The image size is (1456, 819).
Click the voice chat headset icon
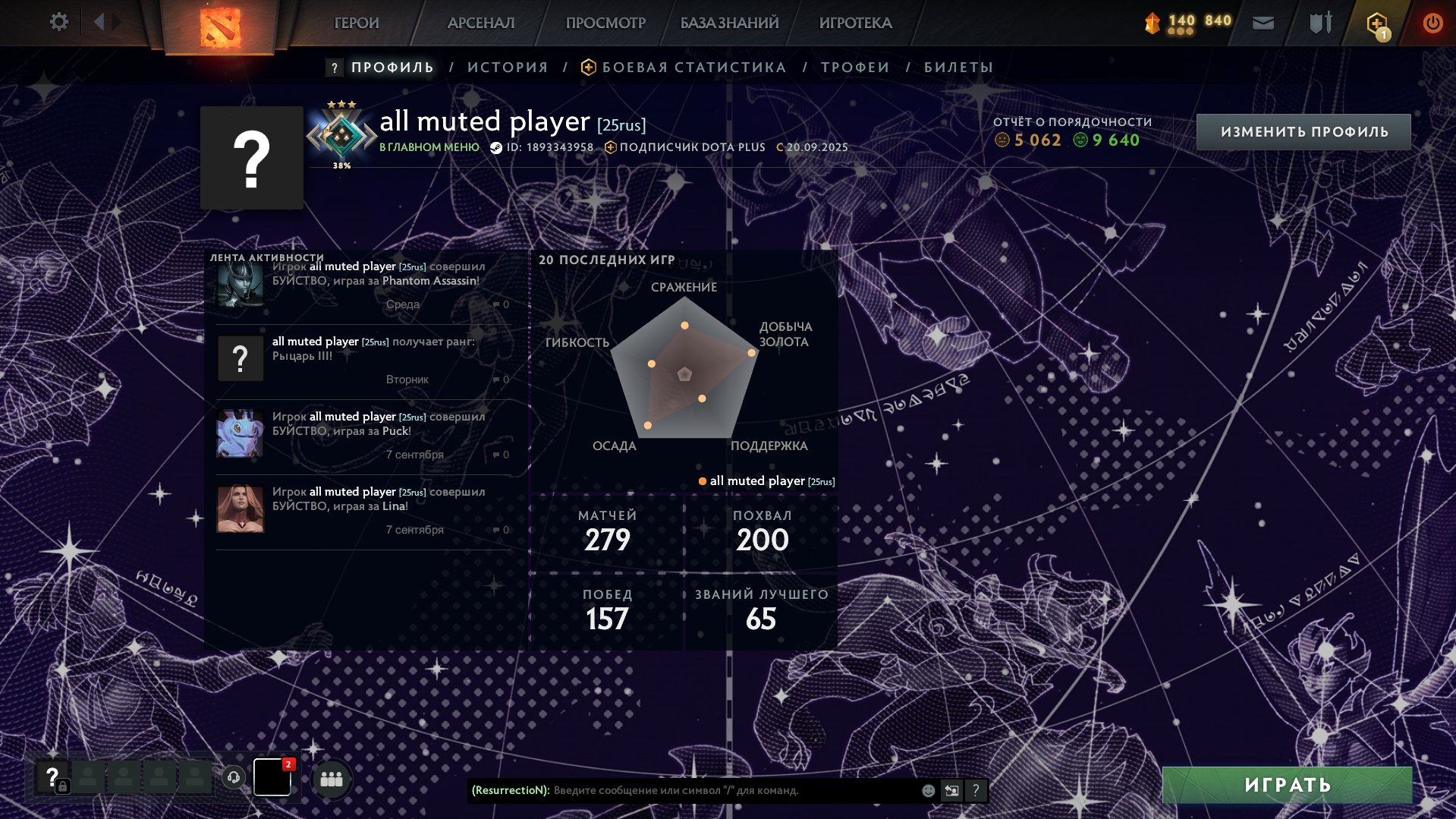[x=233, y=776]
